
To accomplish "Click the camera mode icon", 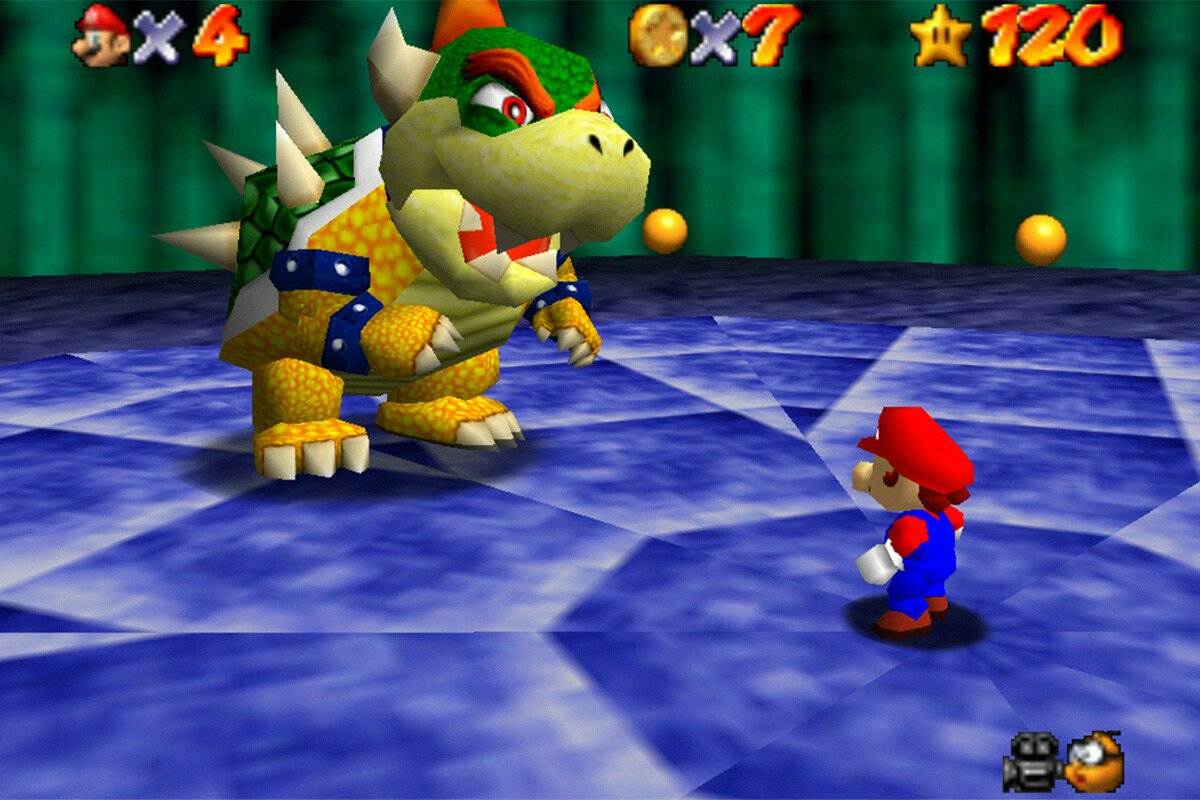I will [1030, 761].
